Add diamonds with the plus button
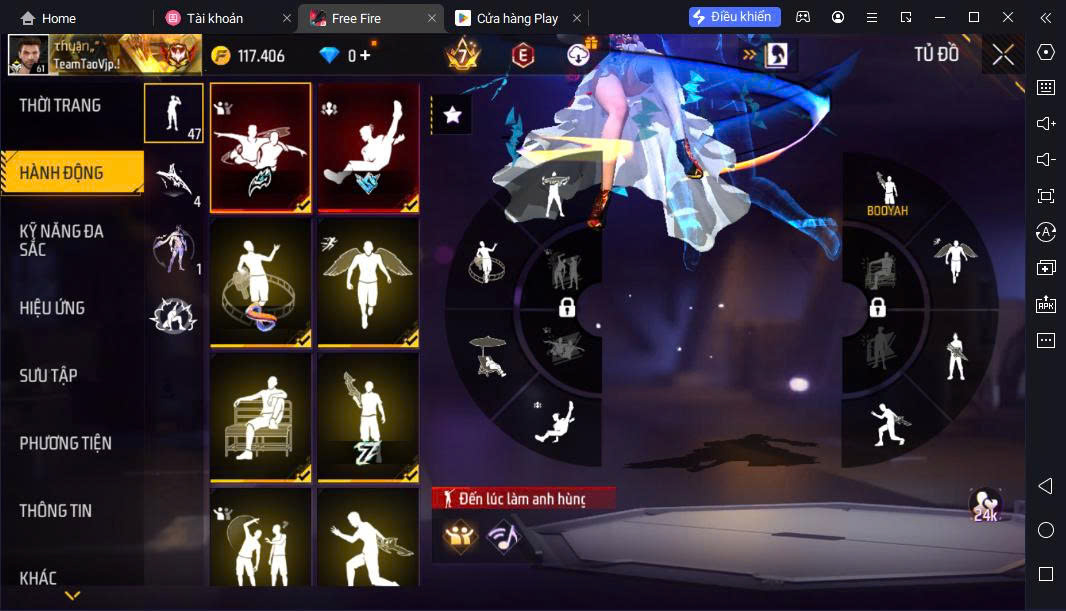This screenshot has width=1066, height=611. click(366, 55)
